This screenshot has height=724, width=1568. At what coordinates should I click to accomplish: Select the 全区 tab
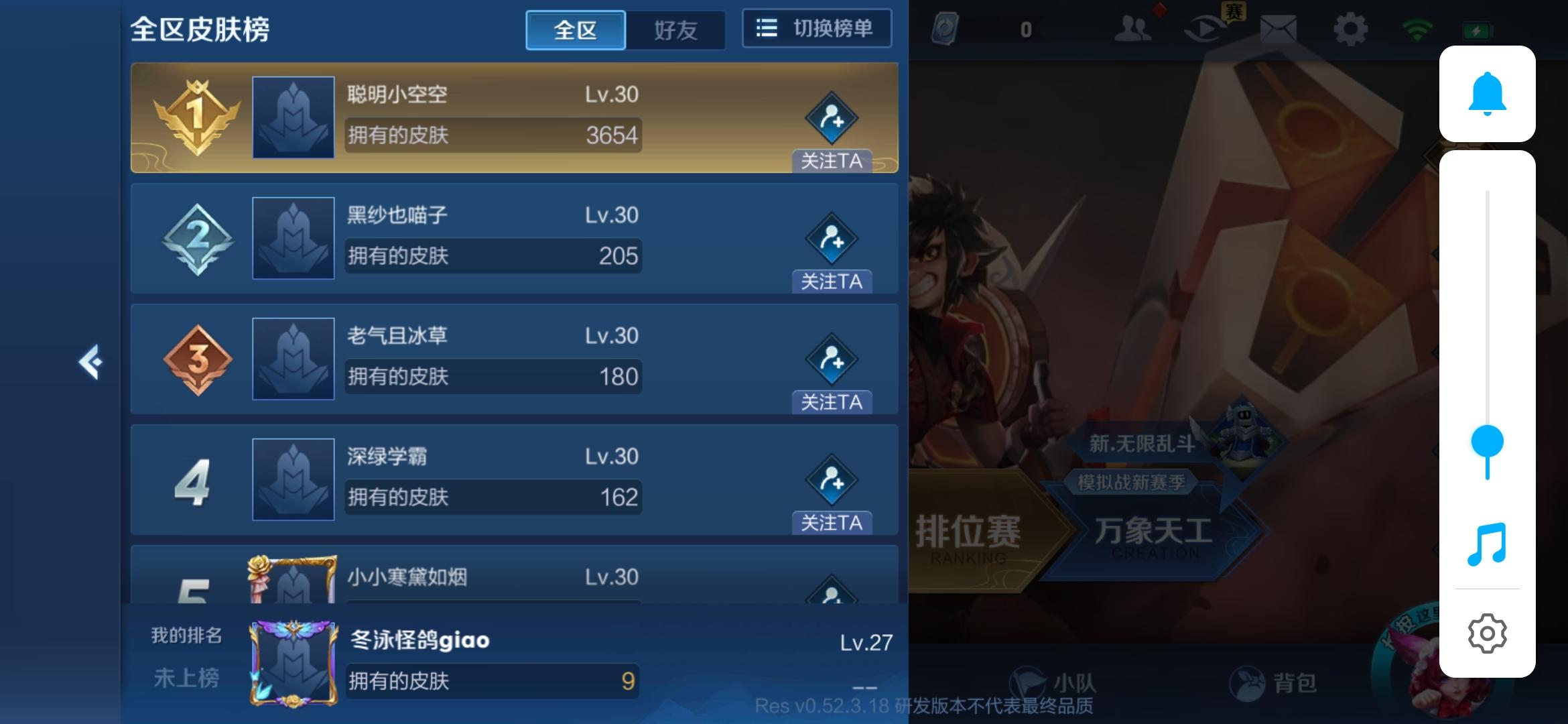click(x=575, y=29)
